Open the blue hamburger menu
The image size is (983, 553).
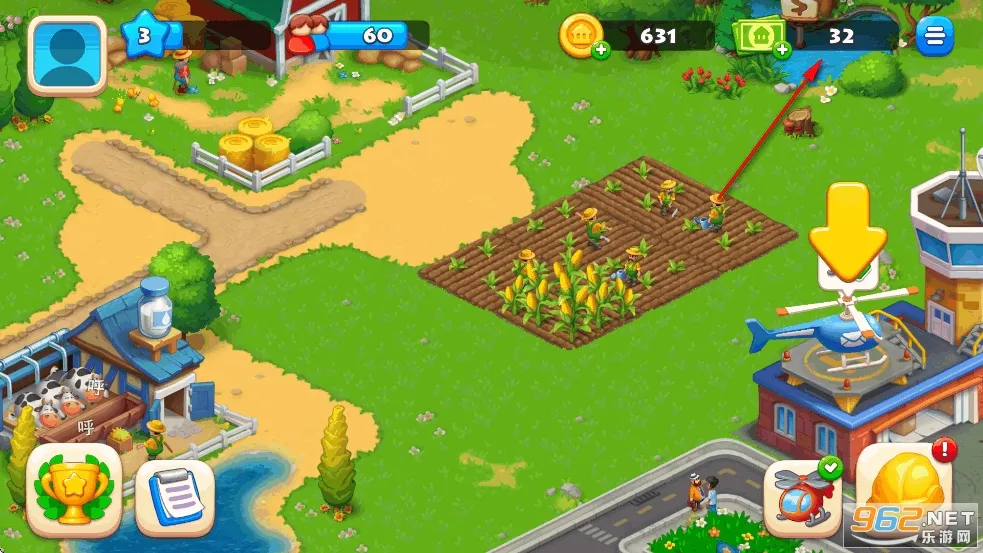[x=935, y=37]
